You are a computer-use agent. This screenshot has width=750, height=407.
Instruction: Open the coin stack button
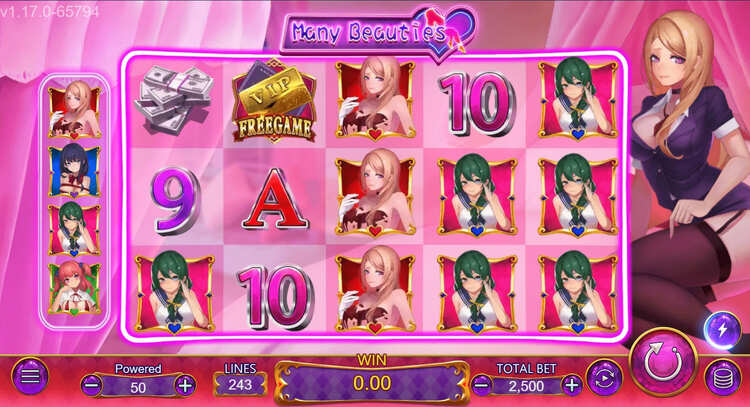pos(721,377)
